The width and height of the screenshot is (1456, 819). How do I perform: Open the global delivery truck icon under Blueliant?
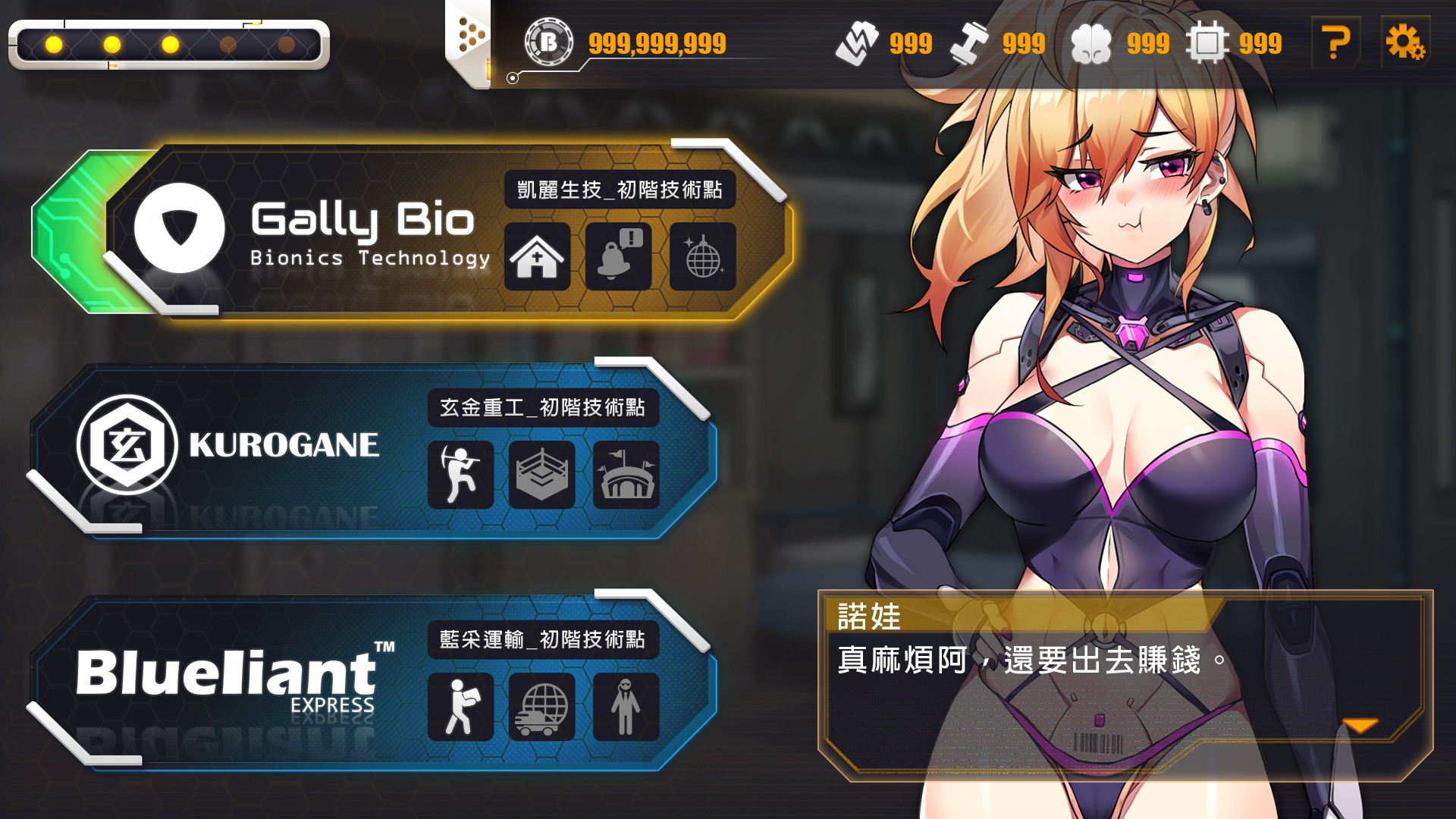[543, 707]
